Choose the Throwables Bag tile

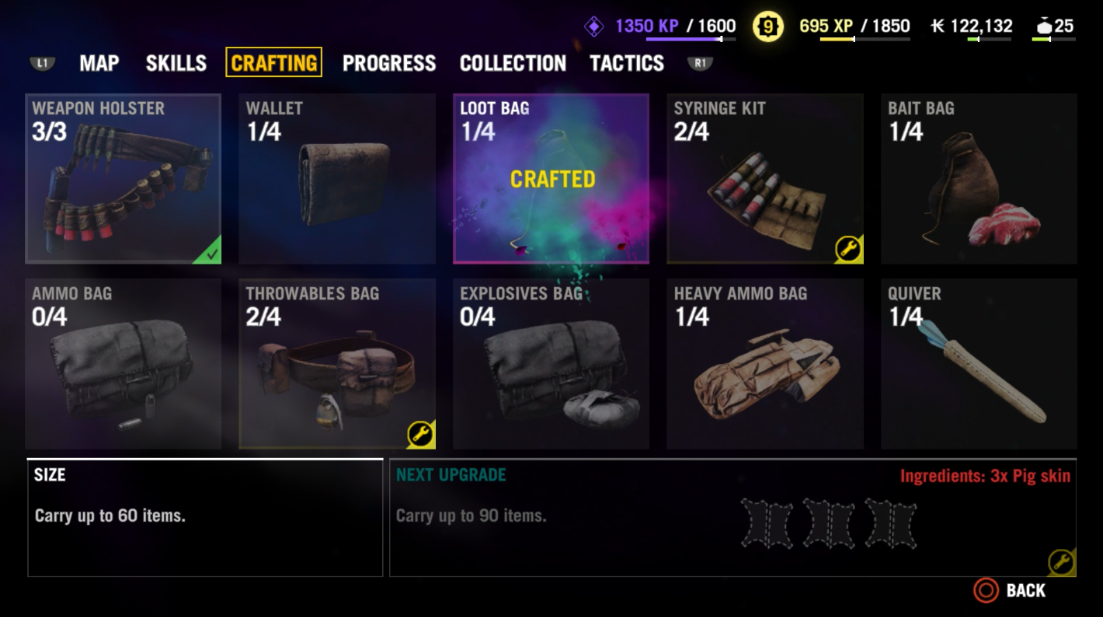[x=337, y=364]
